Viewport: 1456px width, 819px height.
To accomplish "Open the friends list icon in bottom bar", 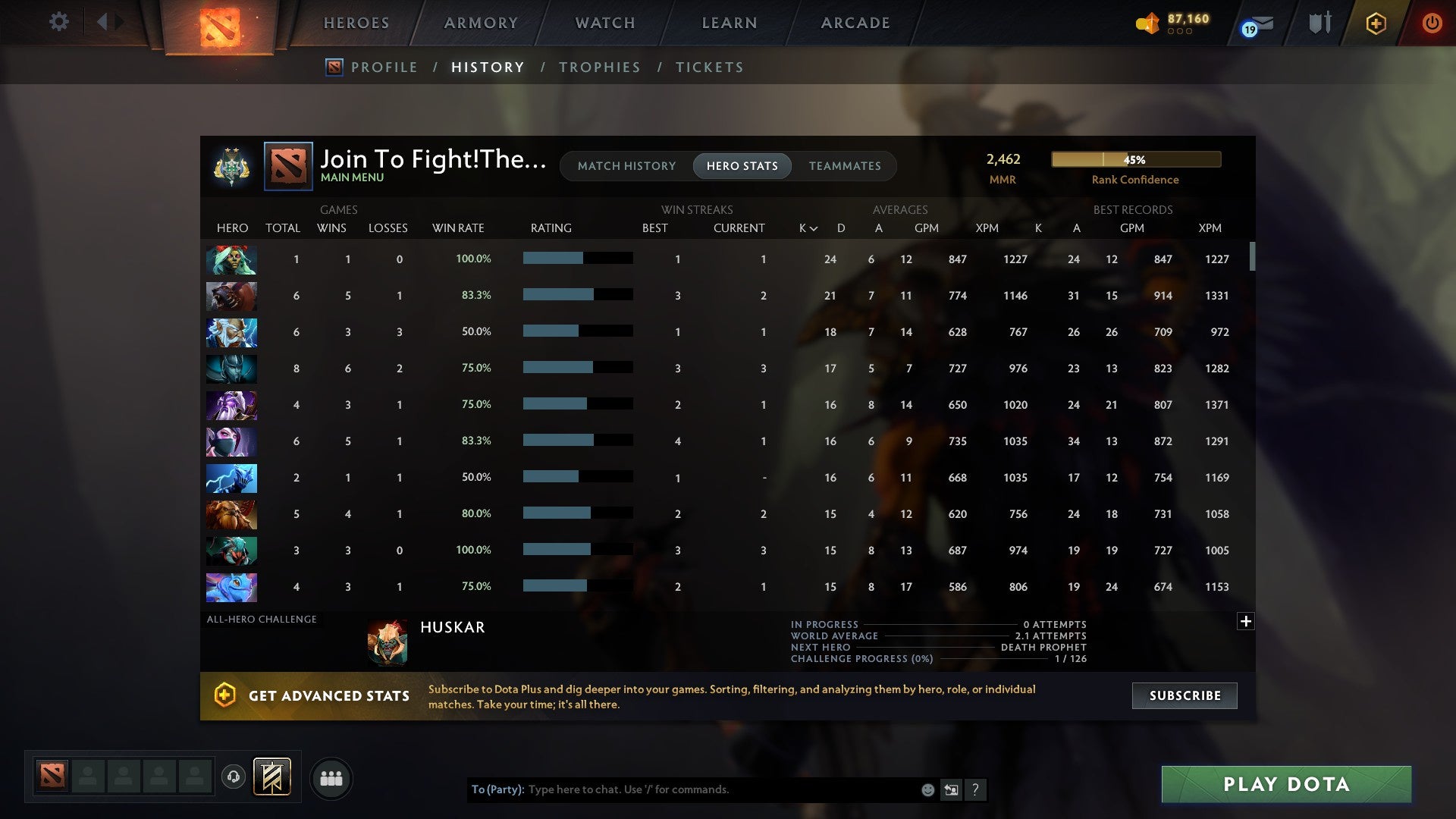I will (331, 778).
